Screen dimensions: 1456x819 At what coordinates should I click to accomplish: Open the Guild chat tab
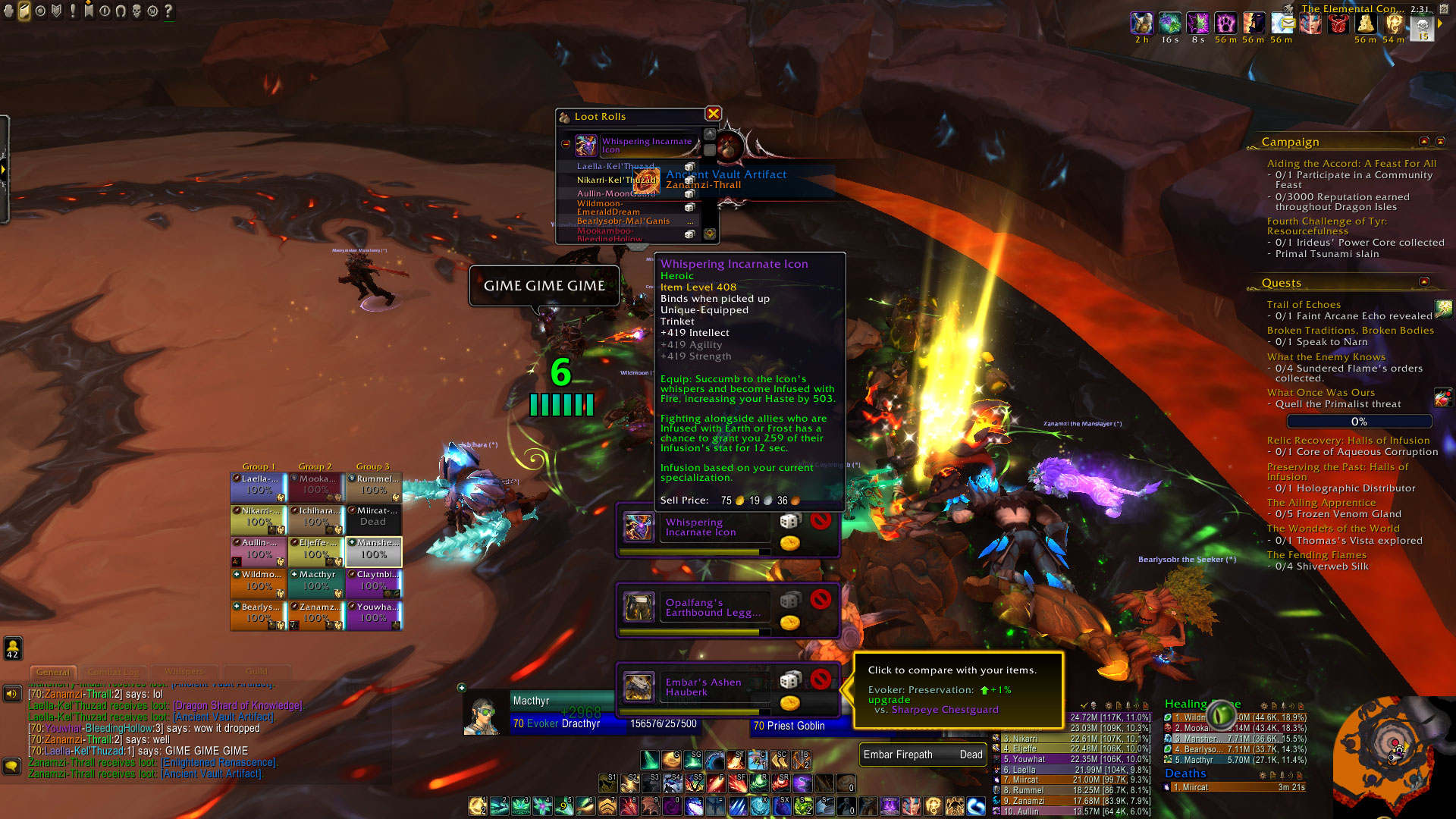coord(256,672)
